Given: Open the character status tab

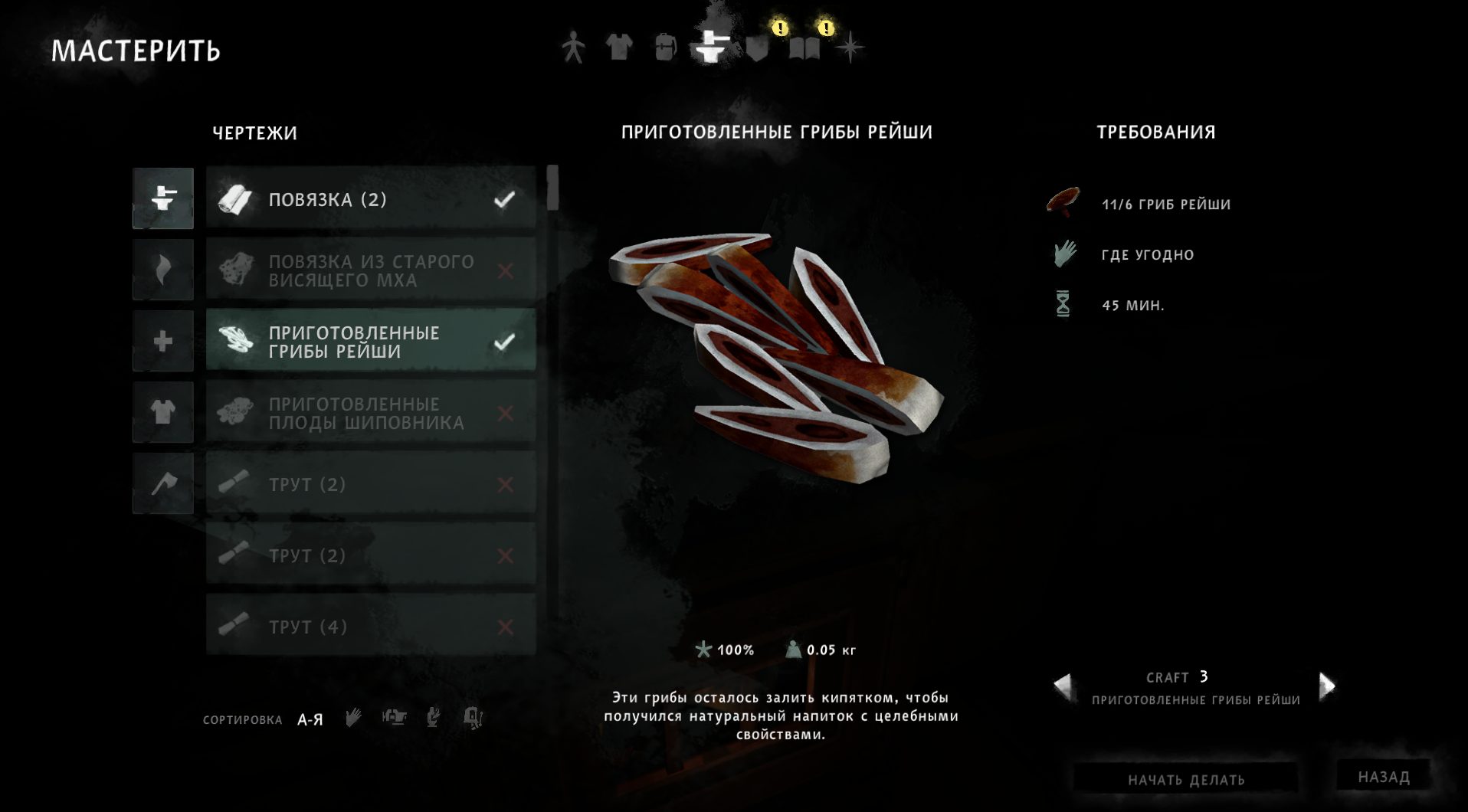Looking at the screenshot, I should click(572, 47).
